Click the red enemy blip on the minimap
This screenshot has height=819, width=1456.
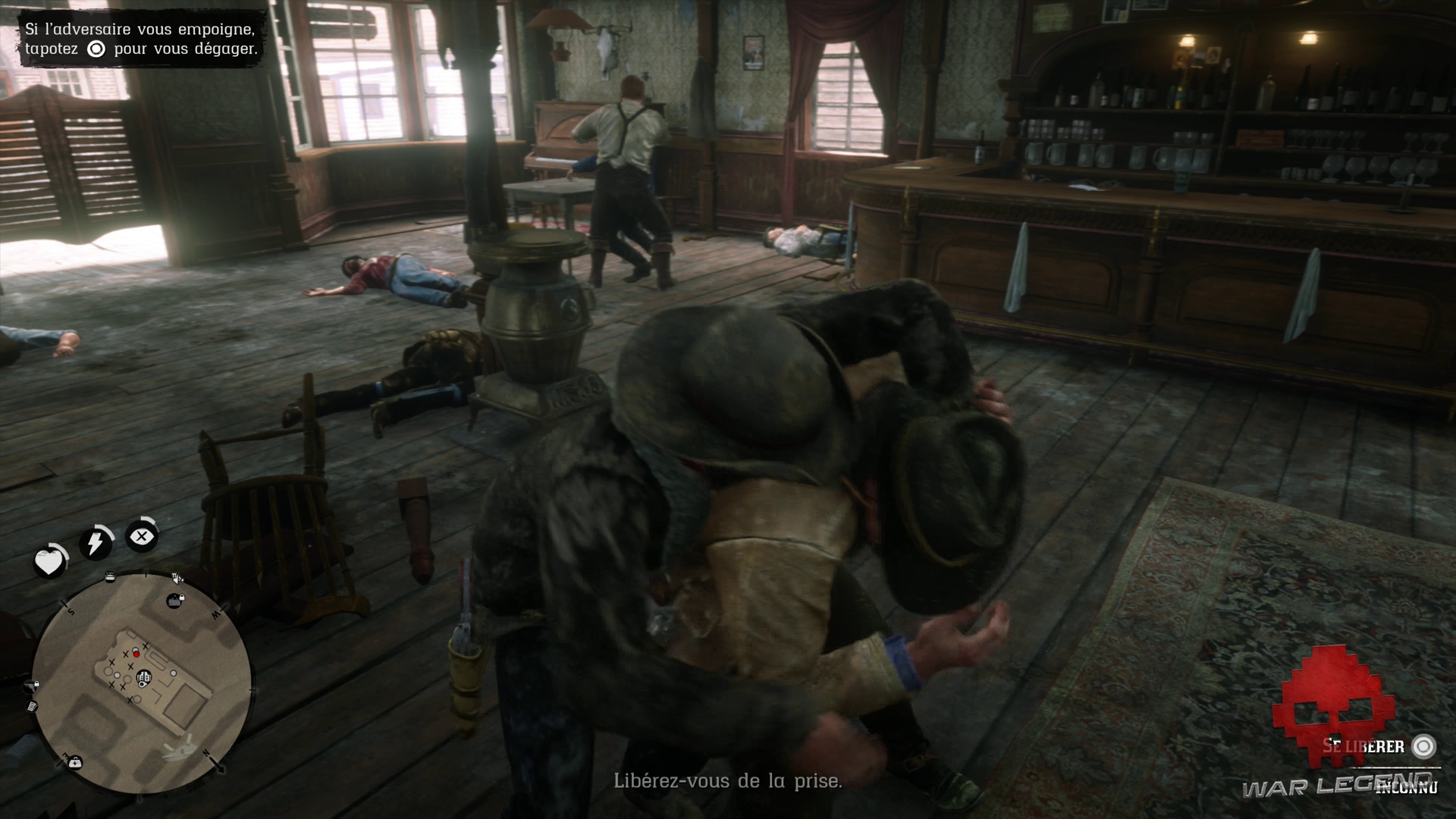click(x=136, y=654)
